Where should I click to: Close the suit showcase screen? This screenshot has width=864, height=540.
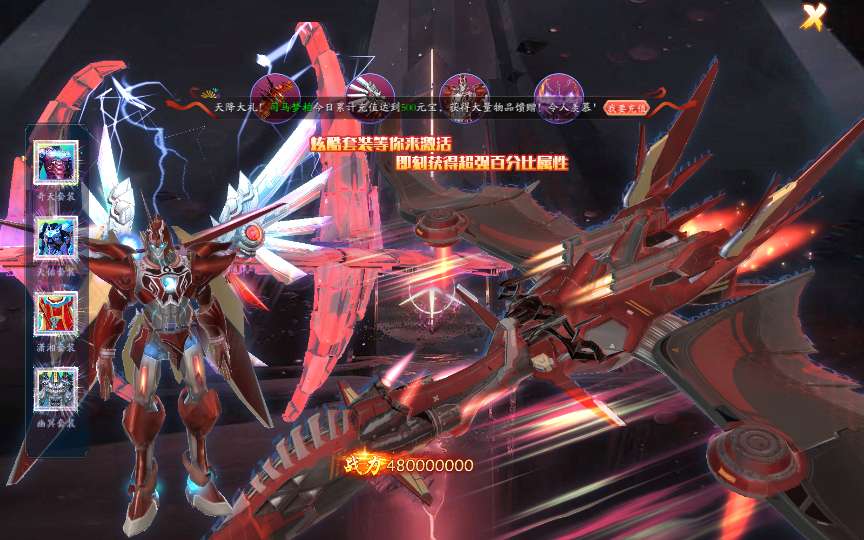[815, 17]
